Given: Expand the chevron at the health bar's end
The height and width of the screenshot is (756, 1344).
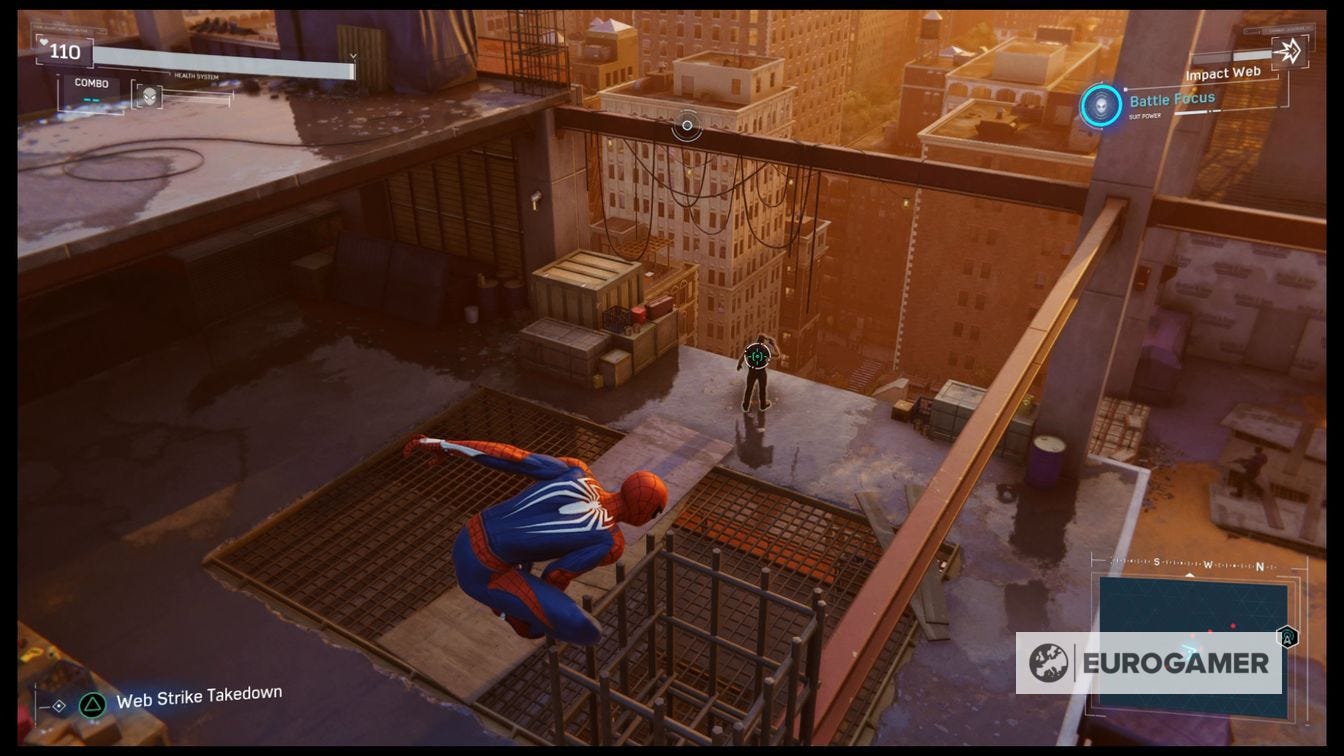Looking at the screenshot, I should (x=353, y=55).
